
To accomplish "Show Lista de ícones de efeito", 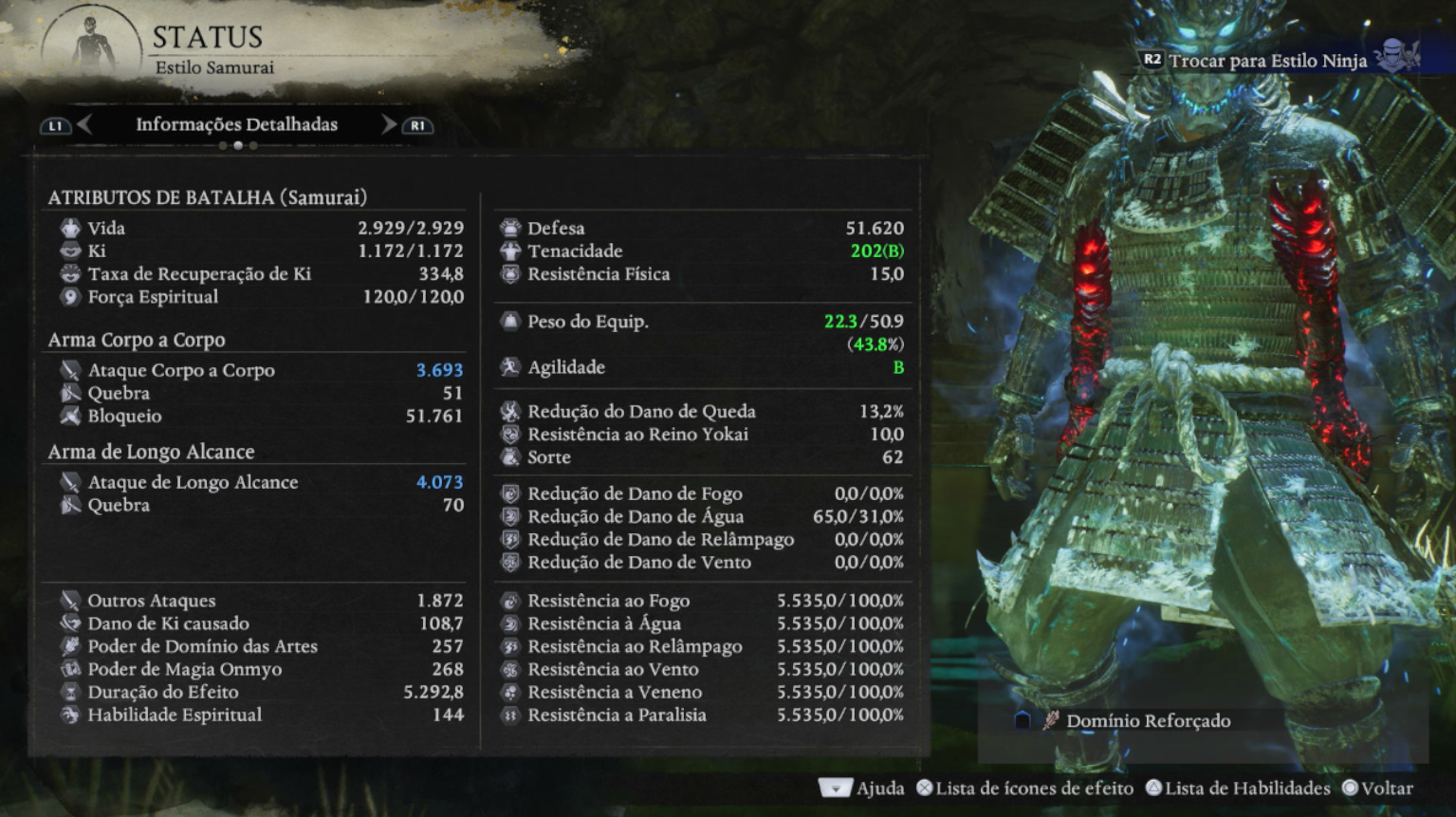I will click(x=1024, y=789).
